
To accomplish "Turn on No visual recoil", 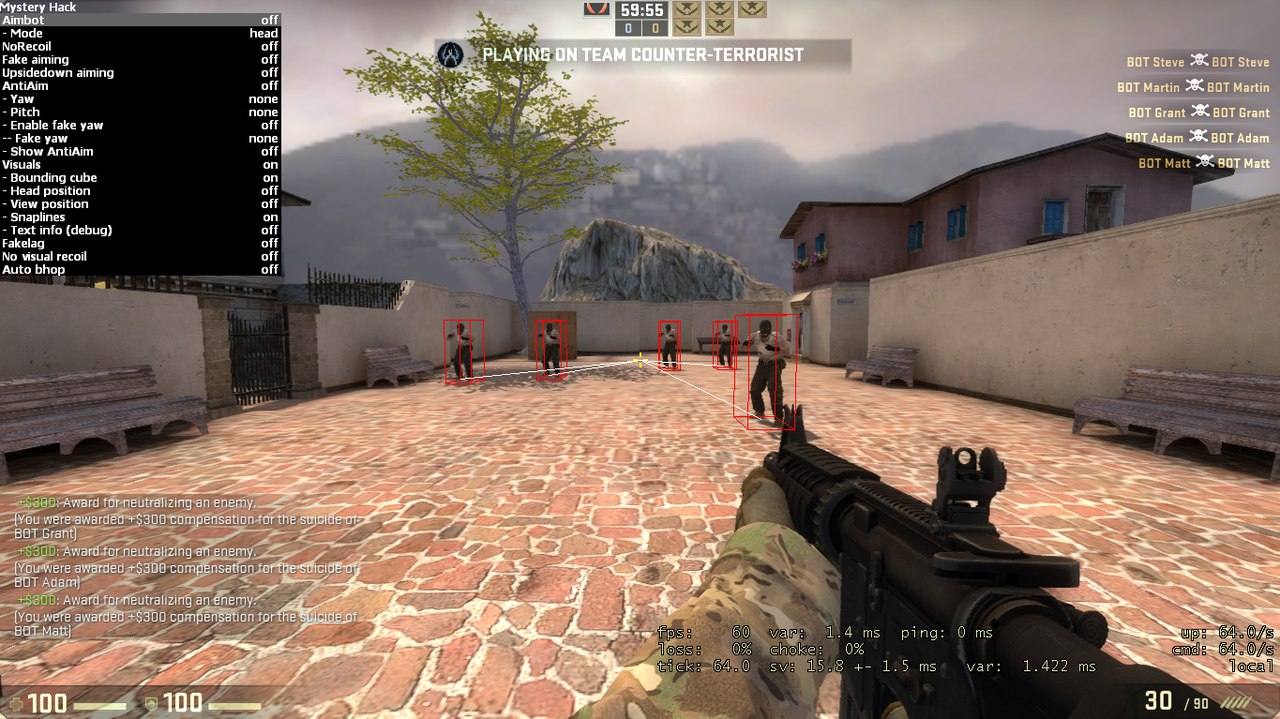I will [140, 256].
